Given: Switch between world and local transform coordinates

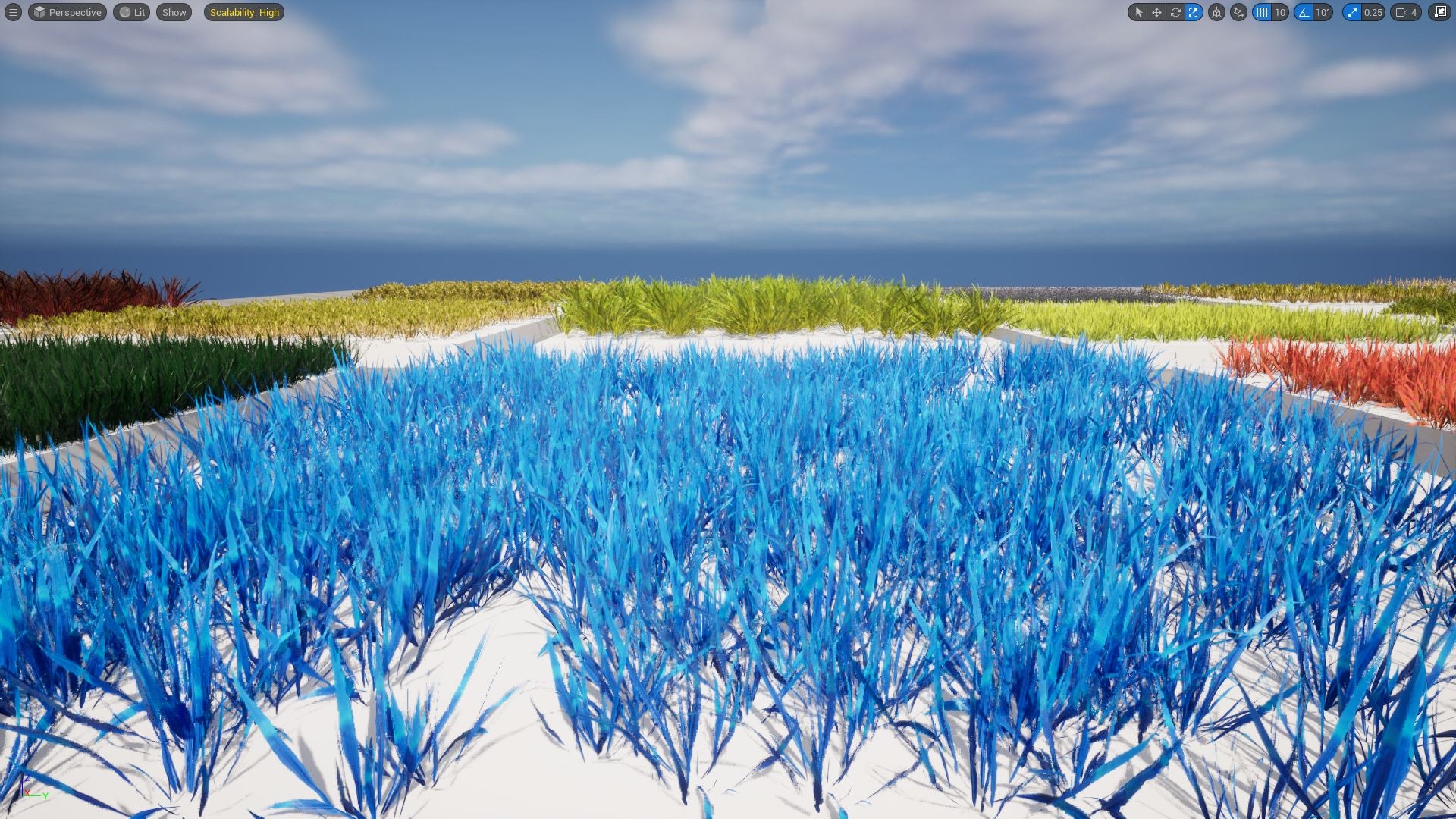Looking at the screenshot, I should coord(1216,12).
